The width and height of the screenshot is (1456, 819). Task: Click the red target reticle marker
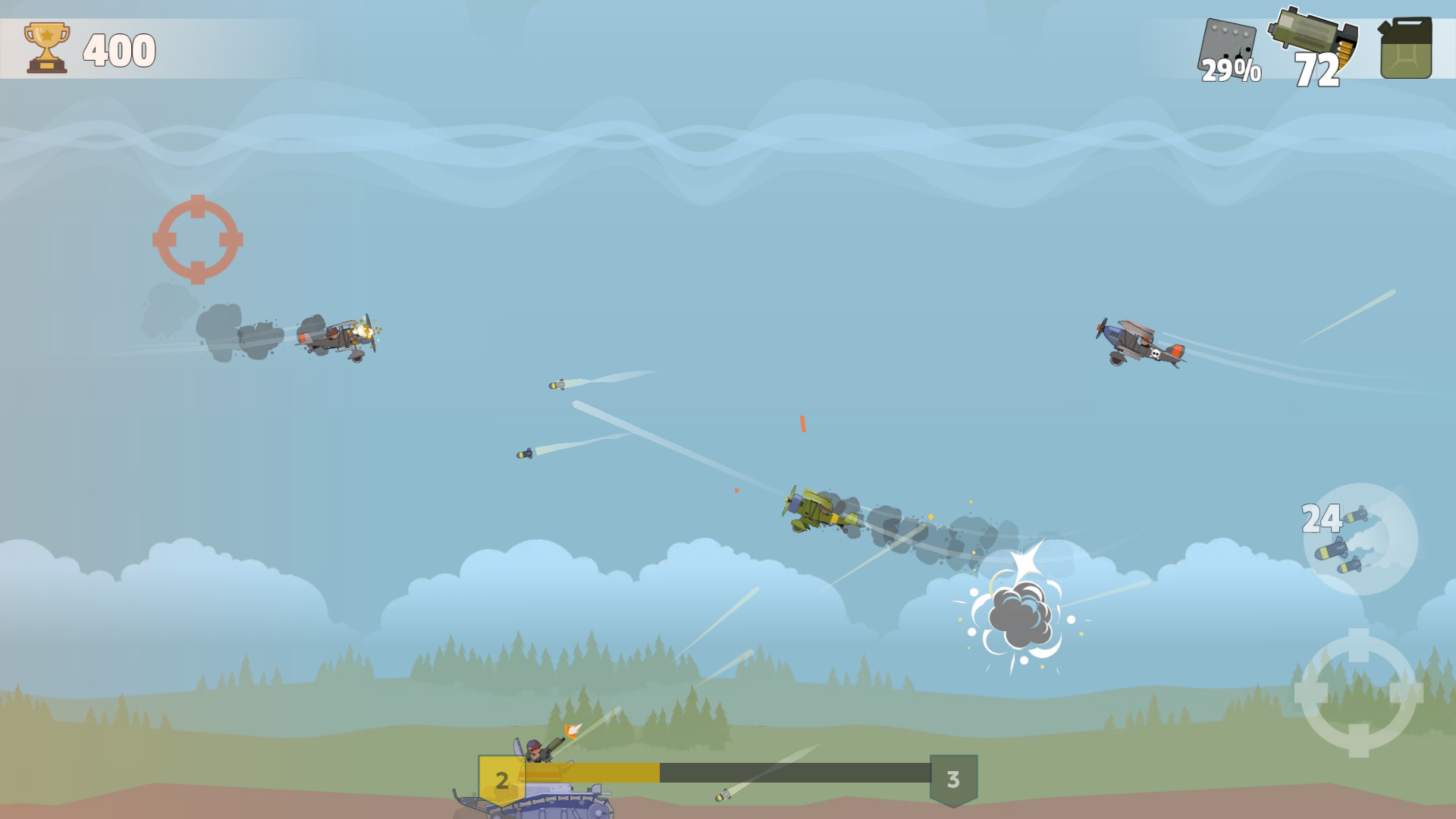click(199, 241)
